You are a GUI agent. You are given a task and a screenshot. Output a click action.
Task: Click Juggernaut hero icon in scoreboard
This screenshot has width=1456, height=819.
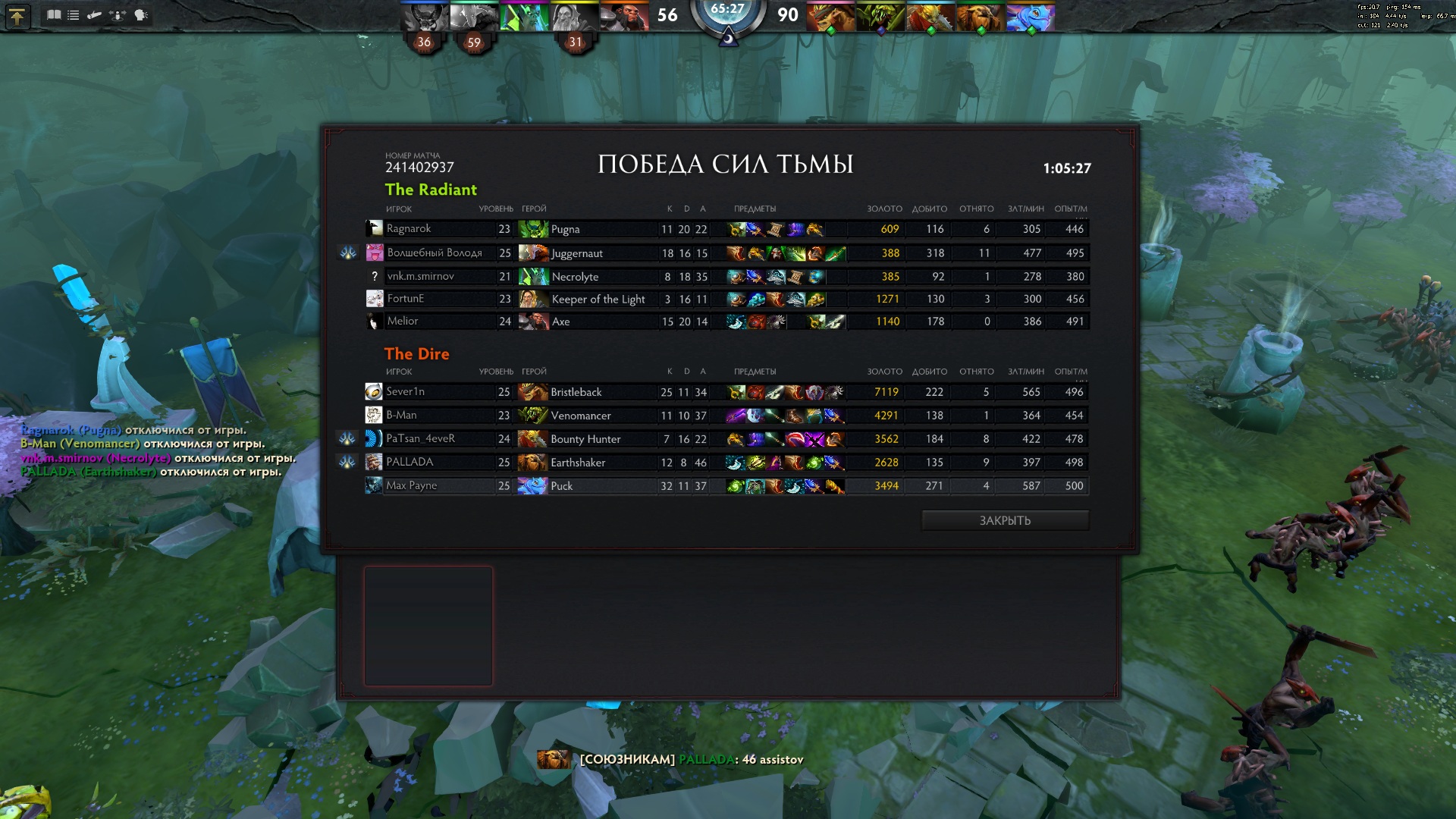533,253
